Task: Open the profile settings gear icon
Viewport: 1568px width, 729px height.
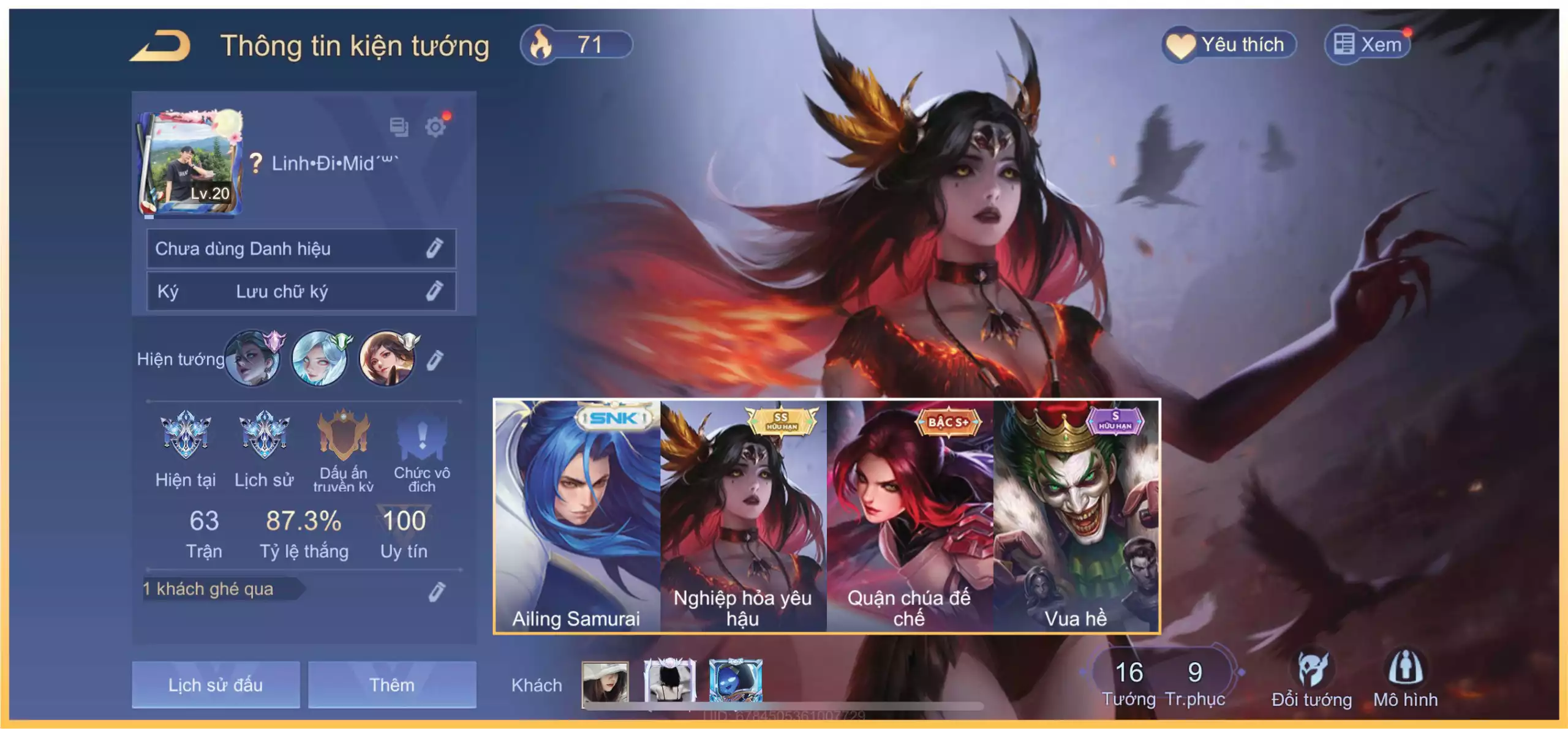Action: pos(435,127)
